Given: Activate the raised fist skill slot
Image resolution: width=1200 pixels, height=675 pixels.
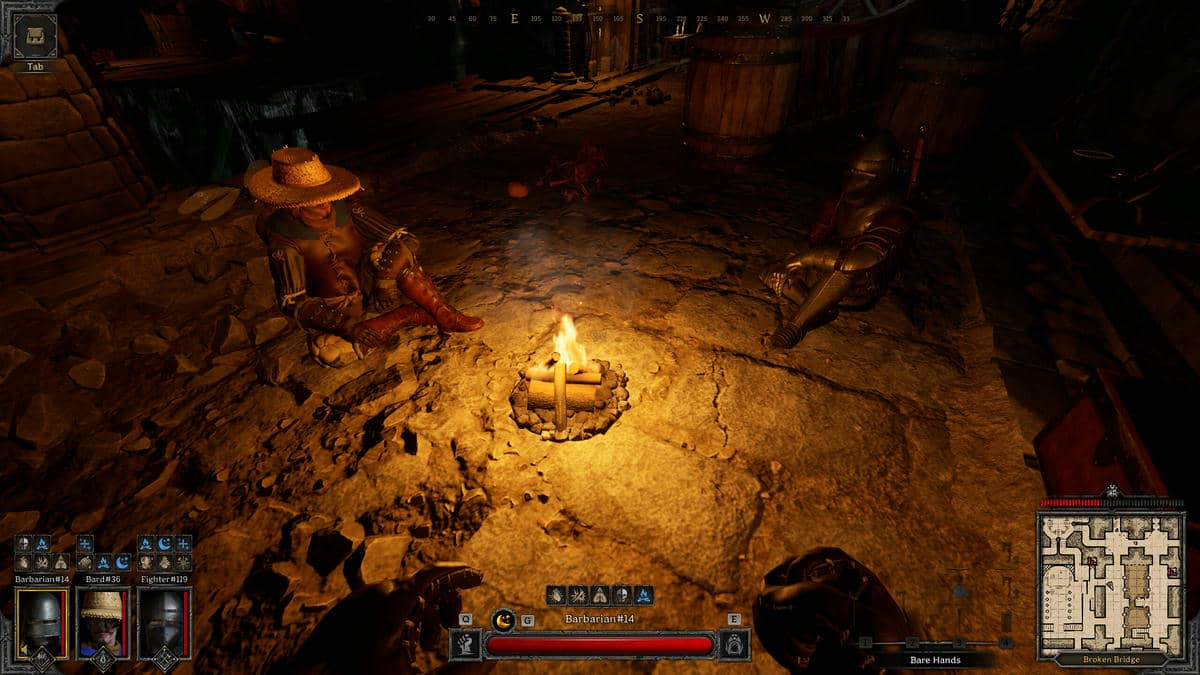Looking at the screenshot, I should click(465, 643).
